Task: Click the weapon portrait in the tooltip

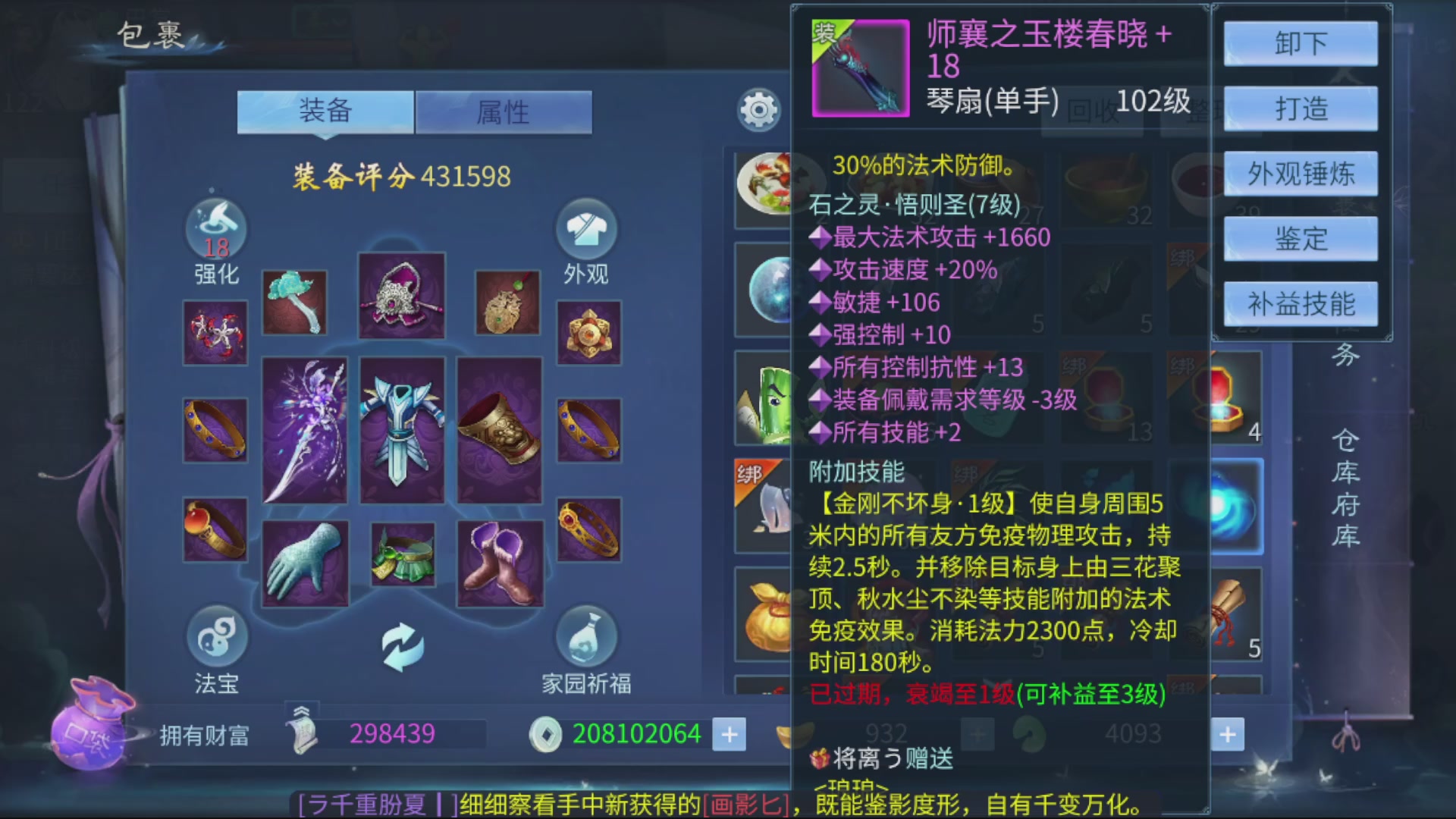Action: pyautogui.click(x=861, y=68)
